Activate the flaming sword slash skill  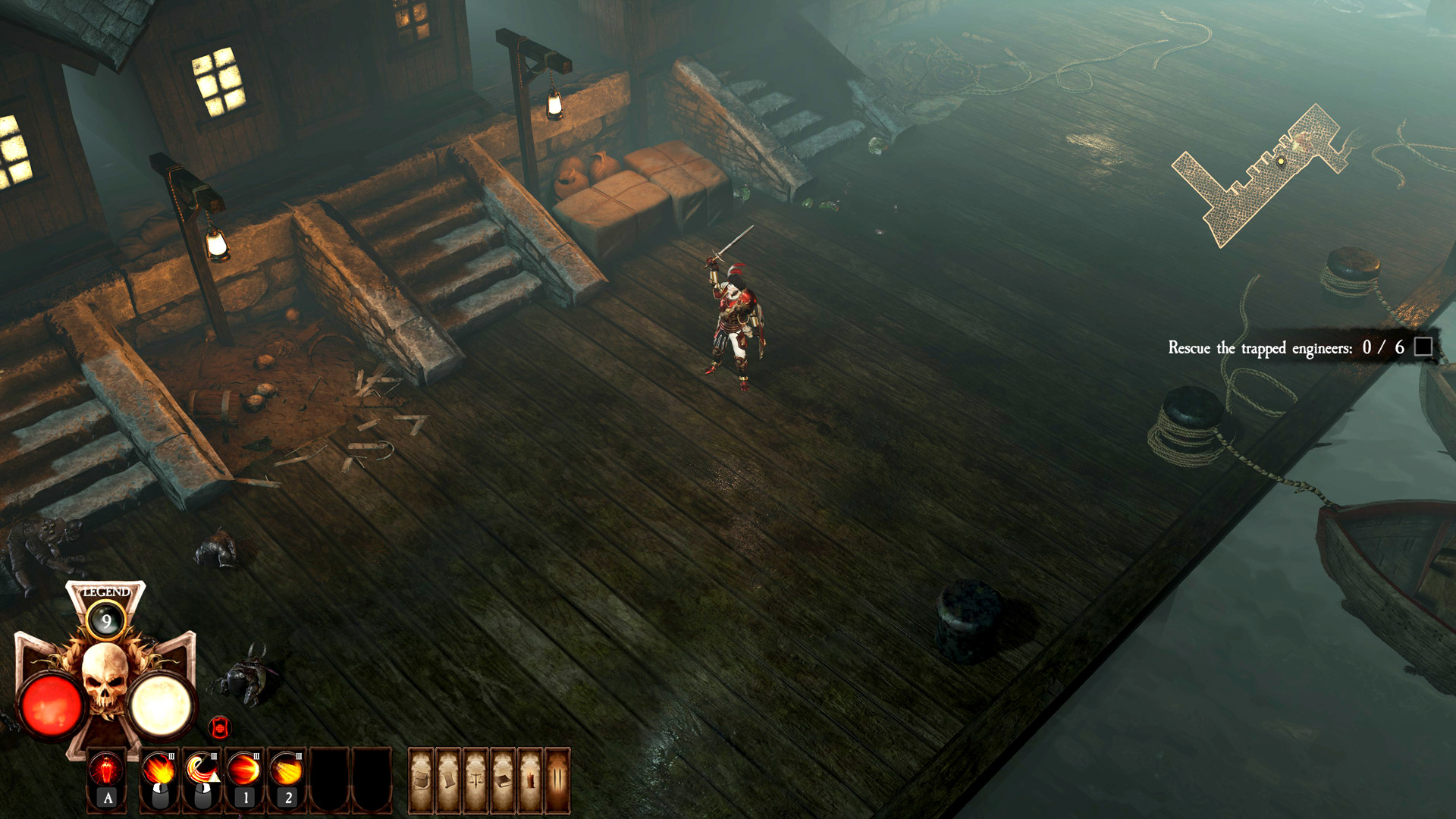point(202,771)
